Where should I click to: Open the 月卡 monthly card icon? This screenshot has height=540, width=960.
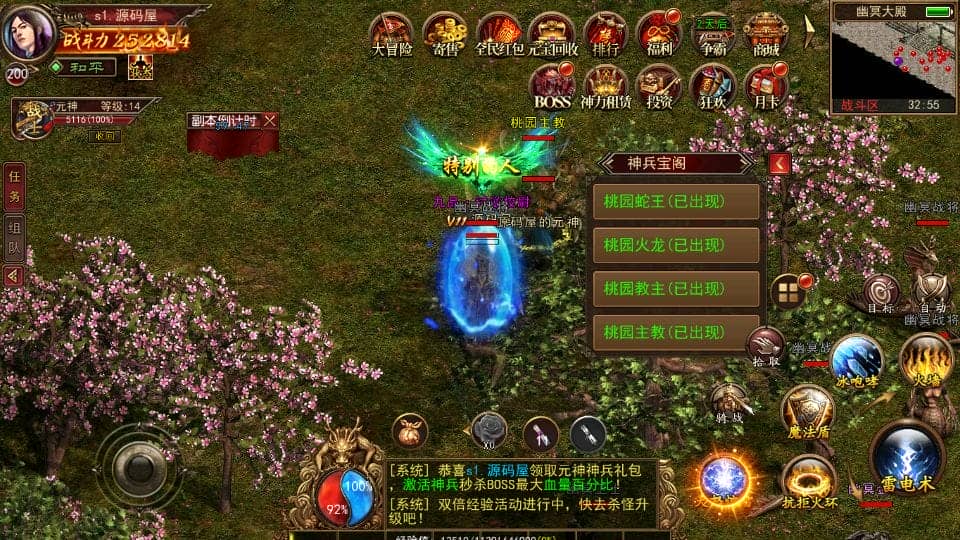pos(766,85)
